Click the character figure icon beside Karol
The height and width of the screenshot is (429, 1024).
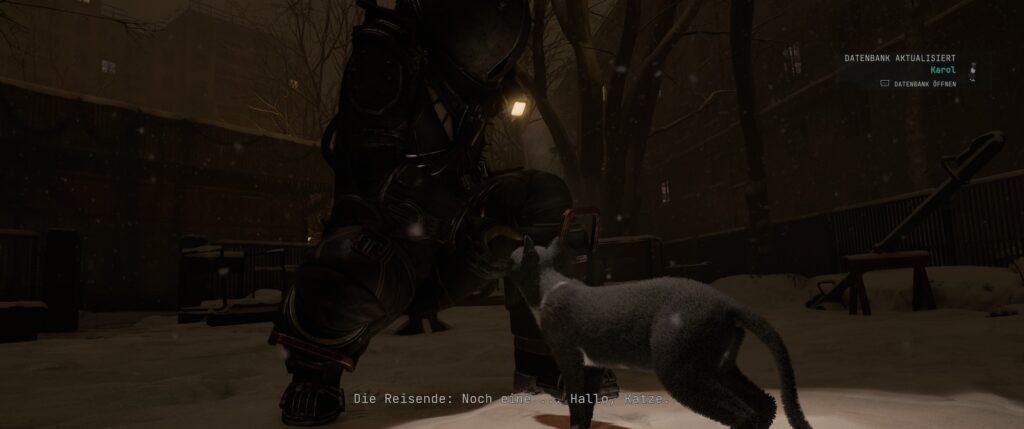tap(972, 70)
